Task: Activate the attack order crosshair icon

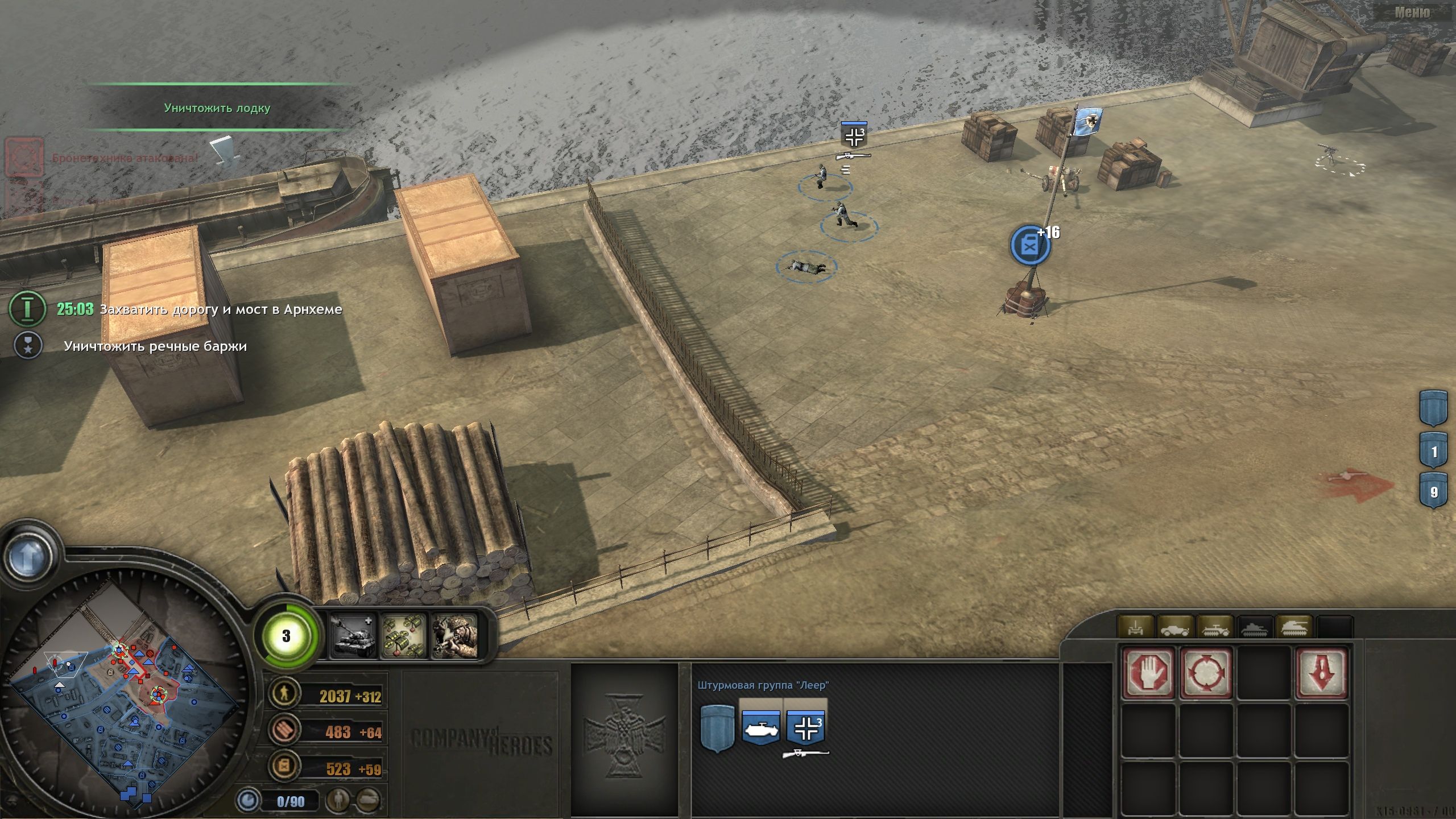Action: [x=1206, y=674]
